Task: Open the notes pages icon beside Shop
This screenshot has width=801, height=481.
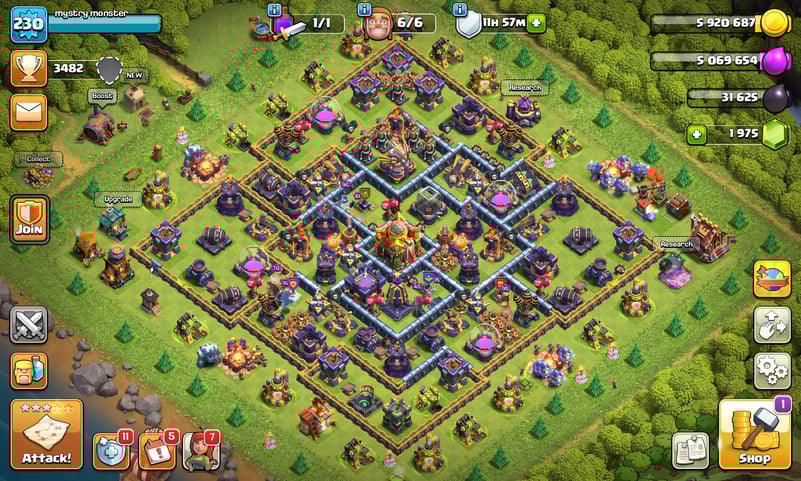Action: [x=690, y=450]
